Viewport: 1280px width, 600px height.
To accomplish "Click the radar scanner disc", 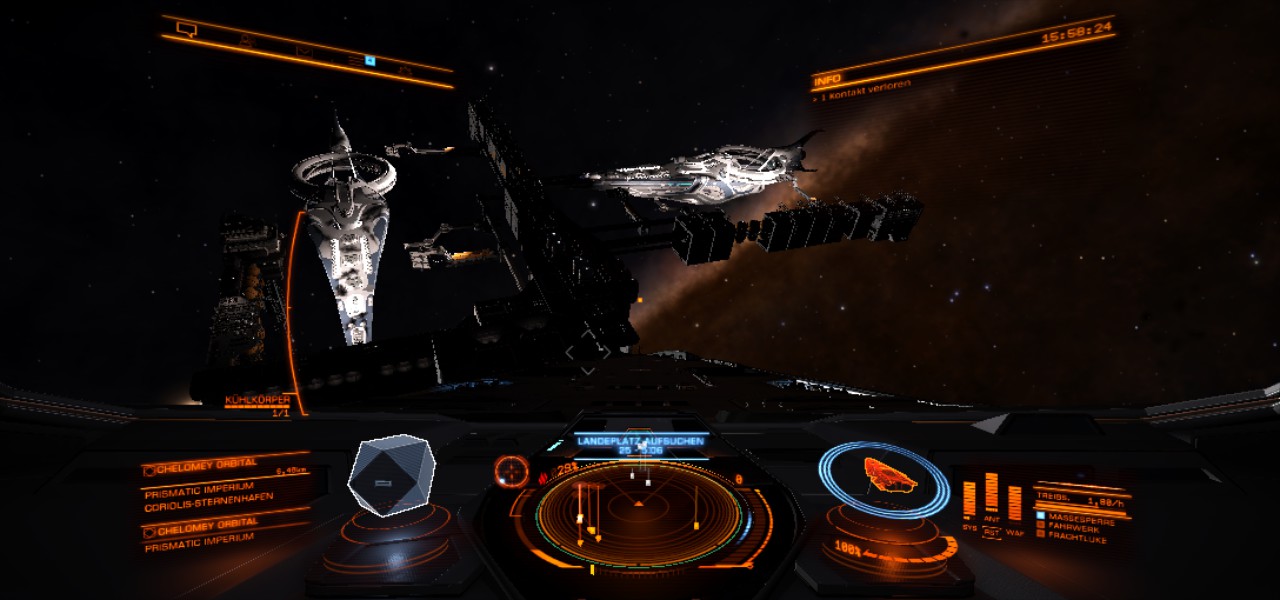I will coord(640,514).
